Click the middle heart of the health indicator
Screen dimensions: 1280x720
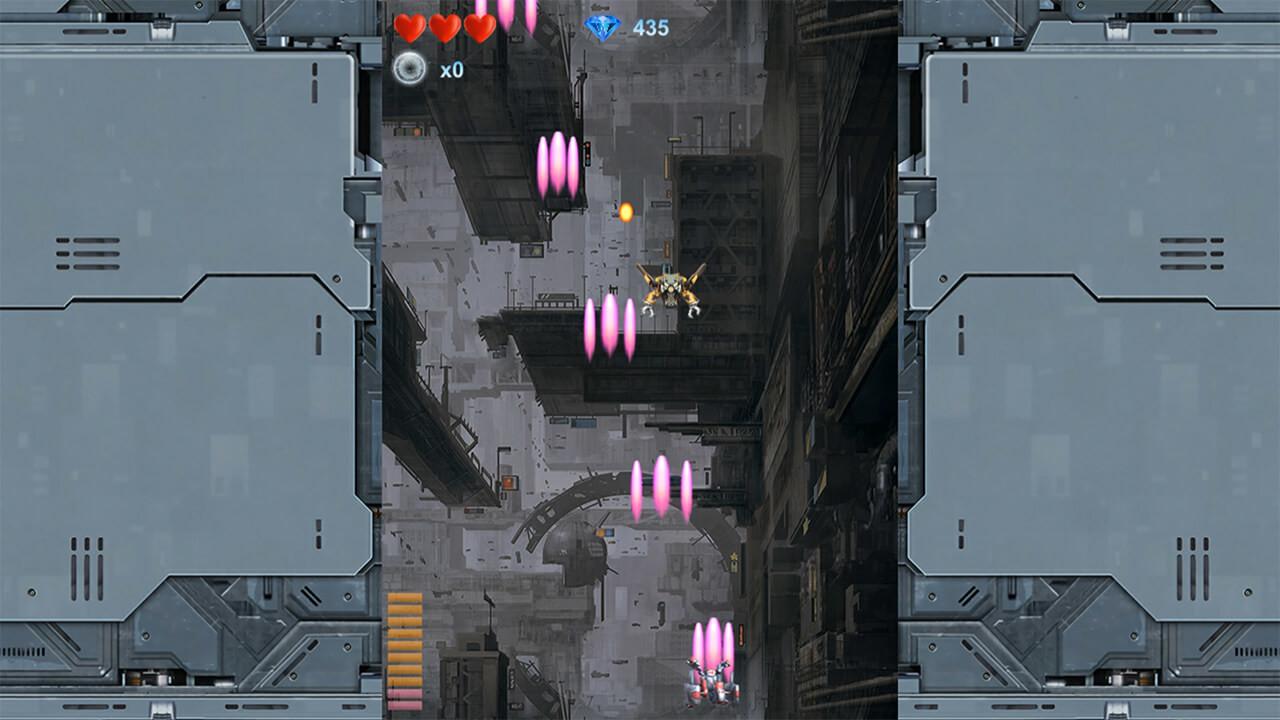pos(444,29)
